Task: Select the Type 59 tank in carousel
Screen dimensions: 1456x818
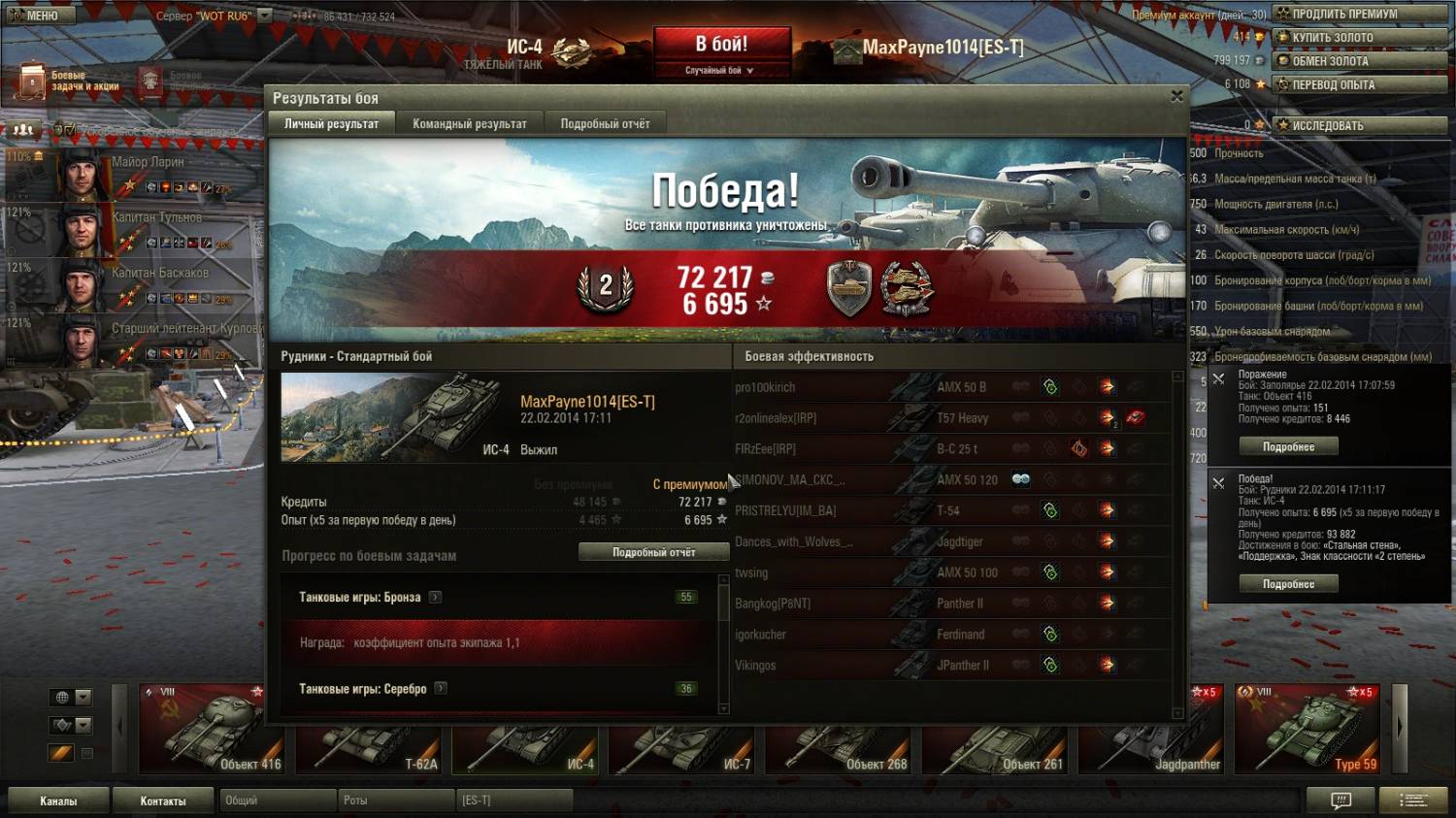Action: pyautogui.click(x=1307, y=730)
